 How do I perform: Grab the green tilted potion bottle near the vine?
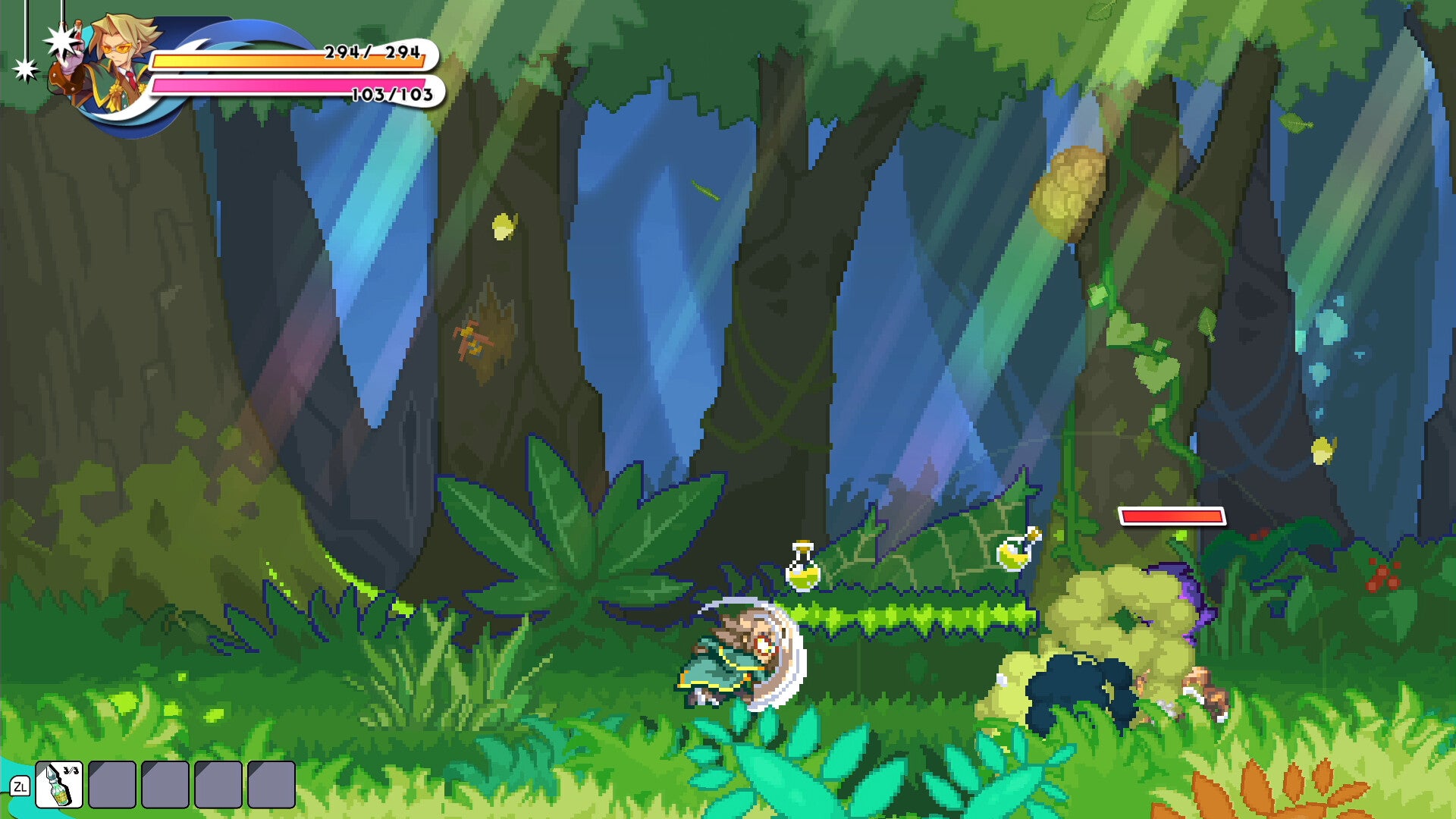[1012, 554]
